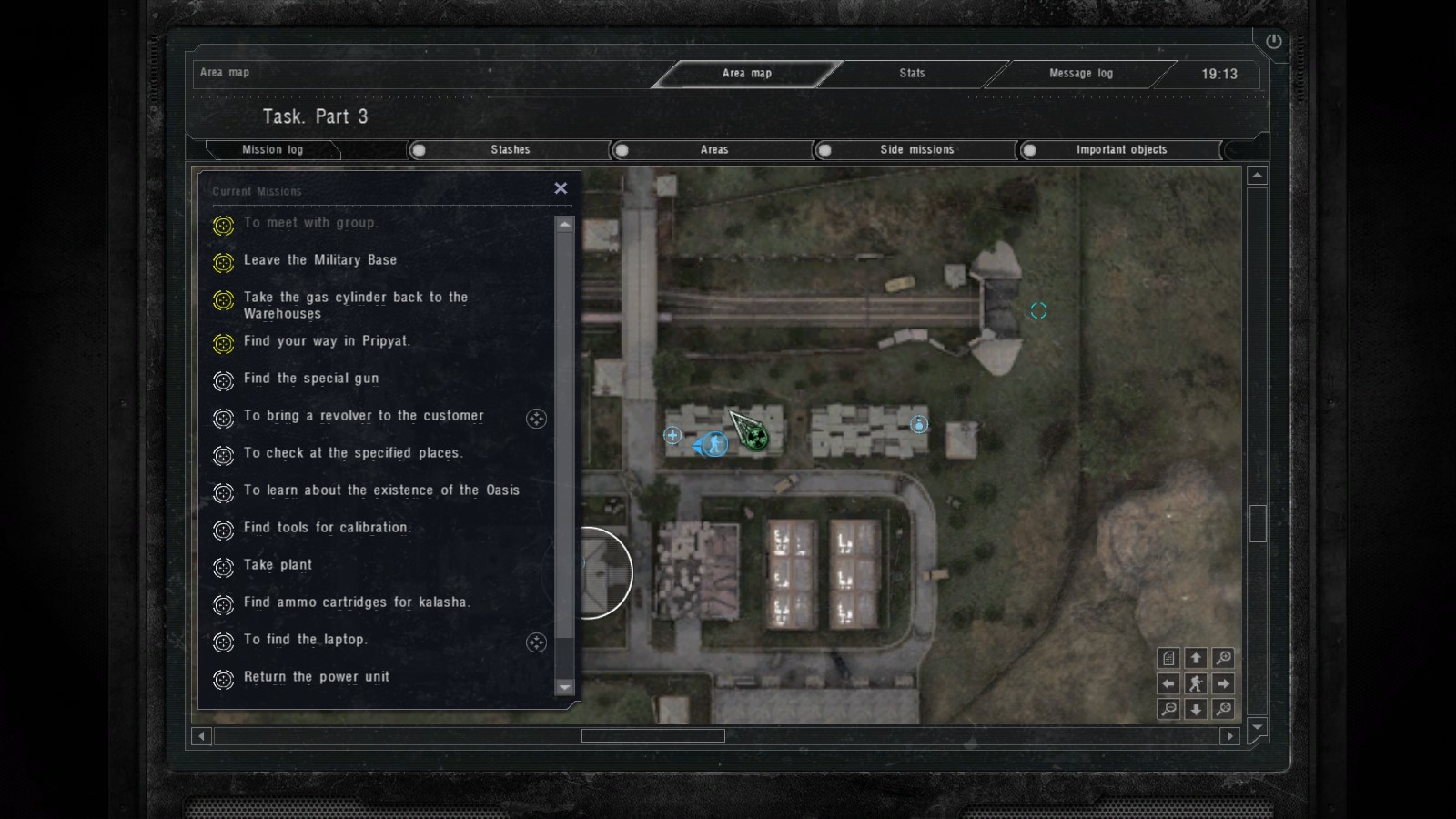
Task: Show the laptop mission target on map
Action: click(536, 642)
